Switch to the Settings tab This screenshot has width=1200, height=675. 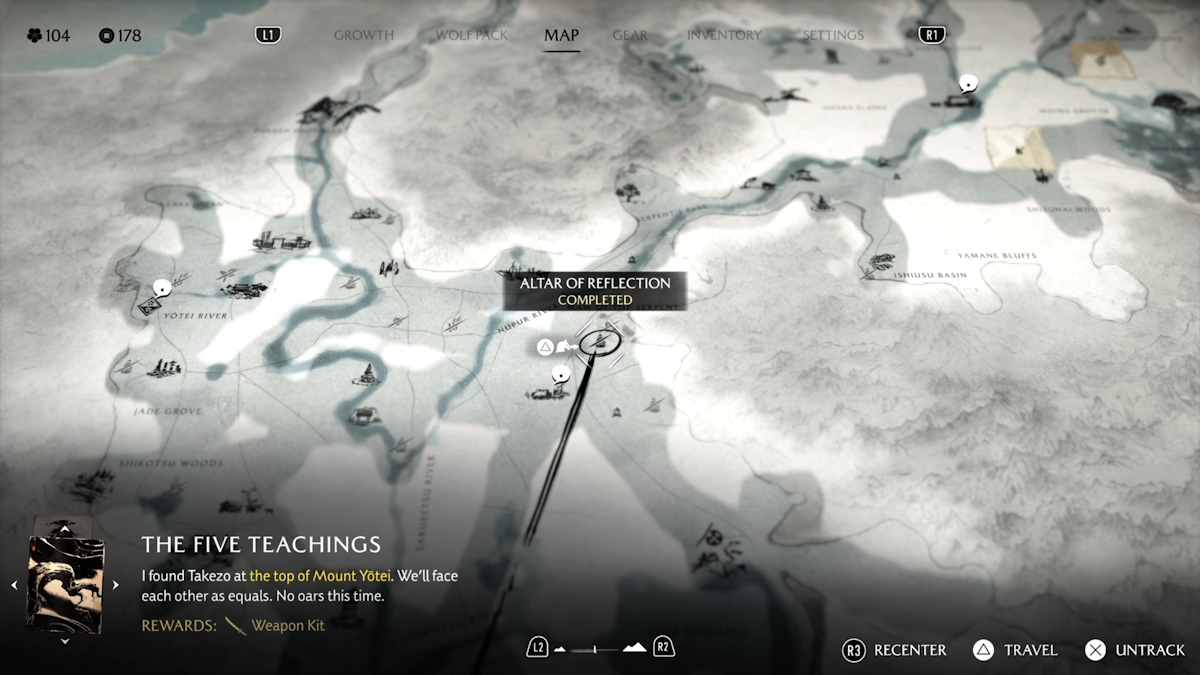[x=832, y=35]
